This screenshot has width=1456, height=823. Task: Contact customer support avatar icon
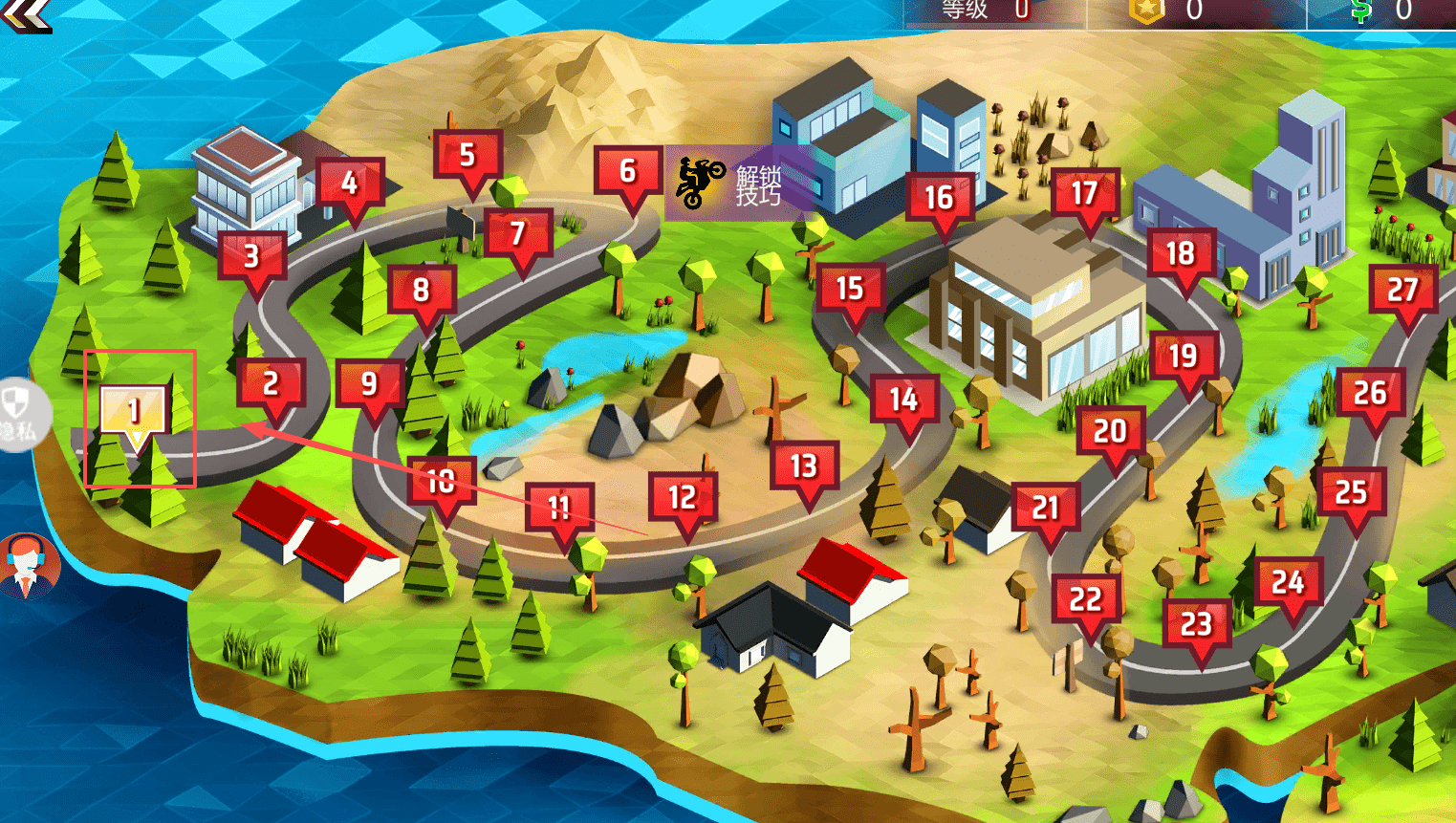[28, 566]
